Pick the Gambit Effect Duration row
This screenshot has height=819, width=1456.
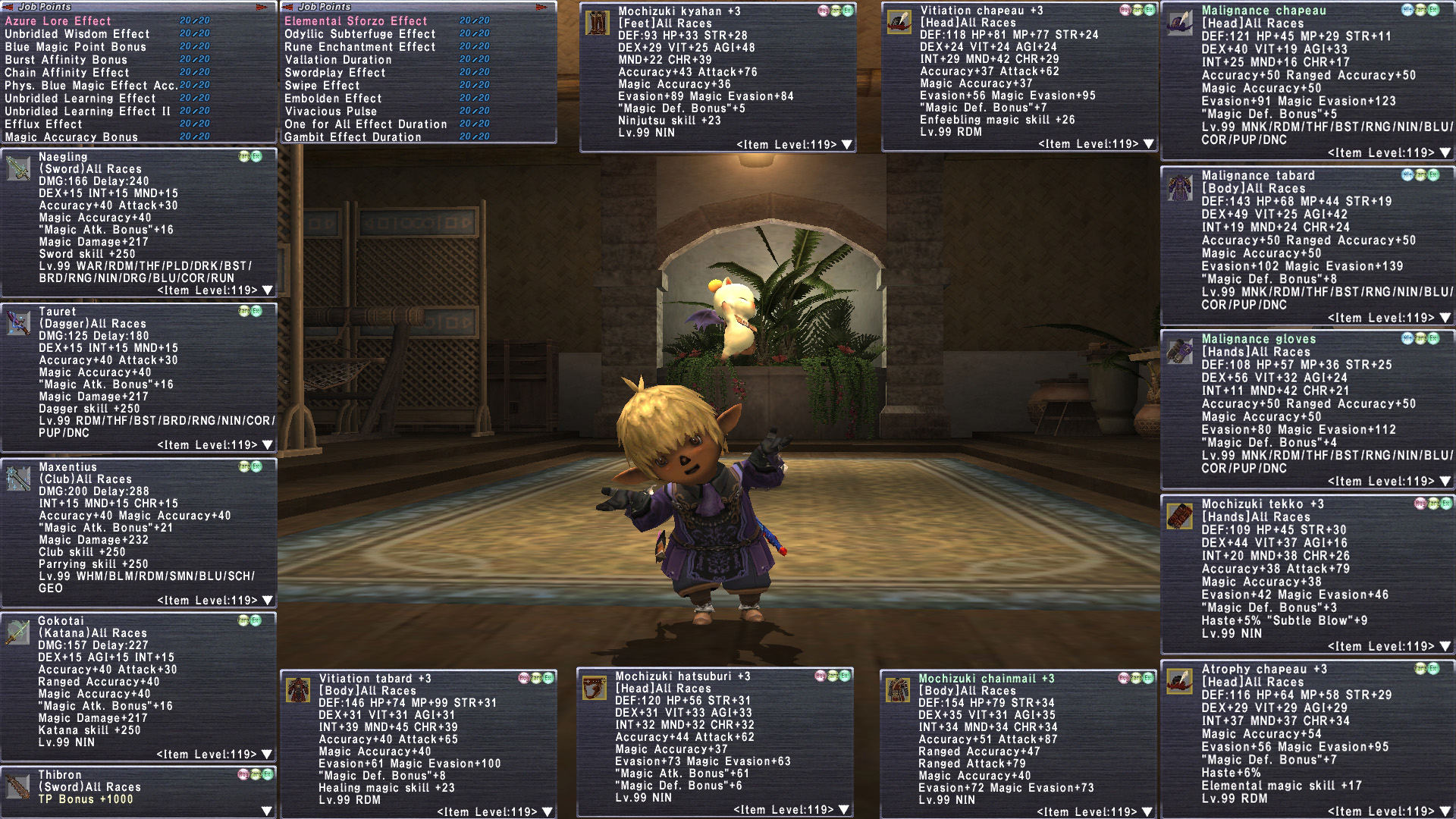tap(353, 137)
